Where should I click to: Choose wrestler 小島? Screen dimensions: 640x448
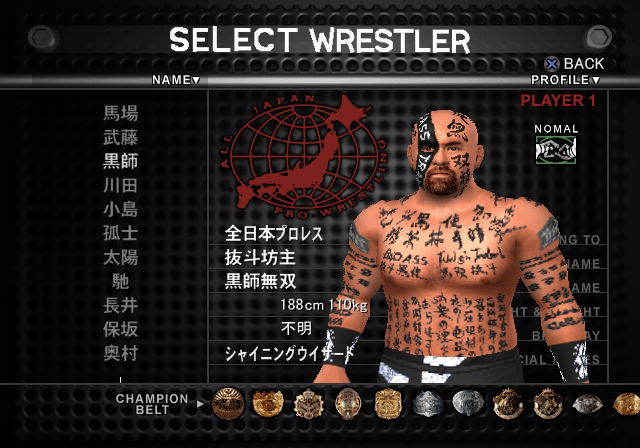coord(121,209)
